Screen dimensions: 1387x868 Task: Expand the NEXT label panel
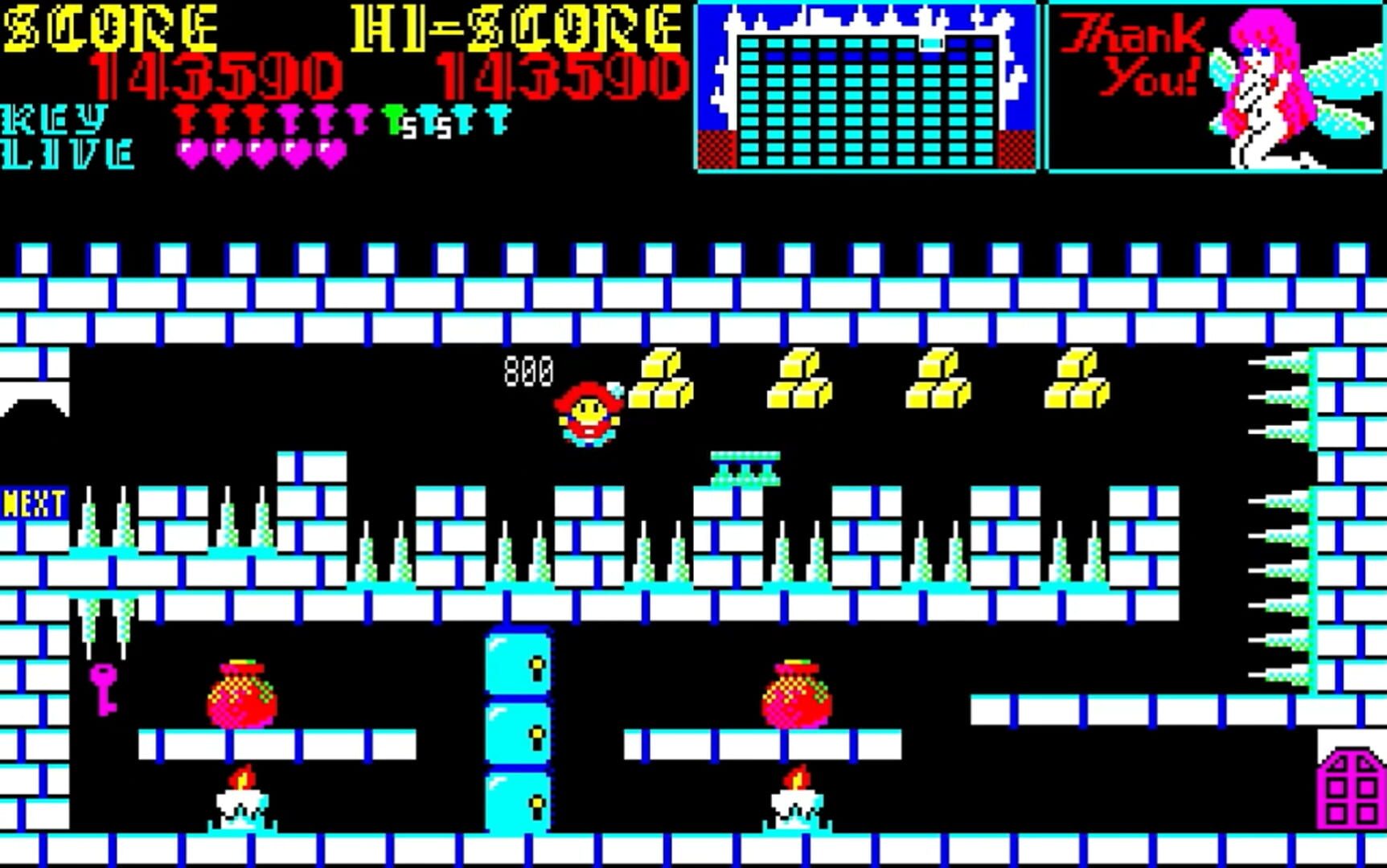32,503
